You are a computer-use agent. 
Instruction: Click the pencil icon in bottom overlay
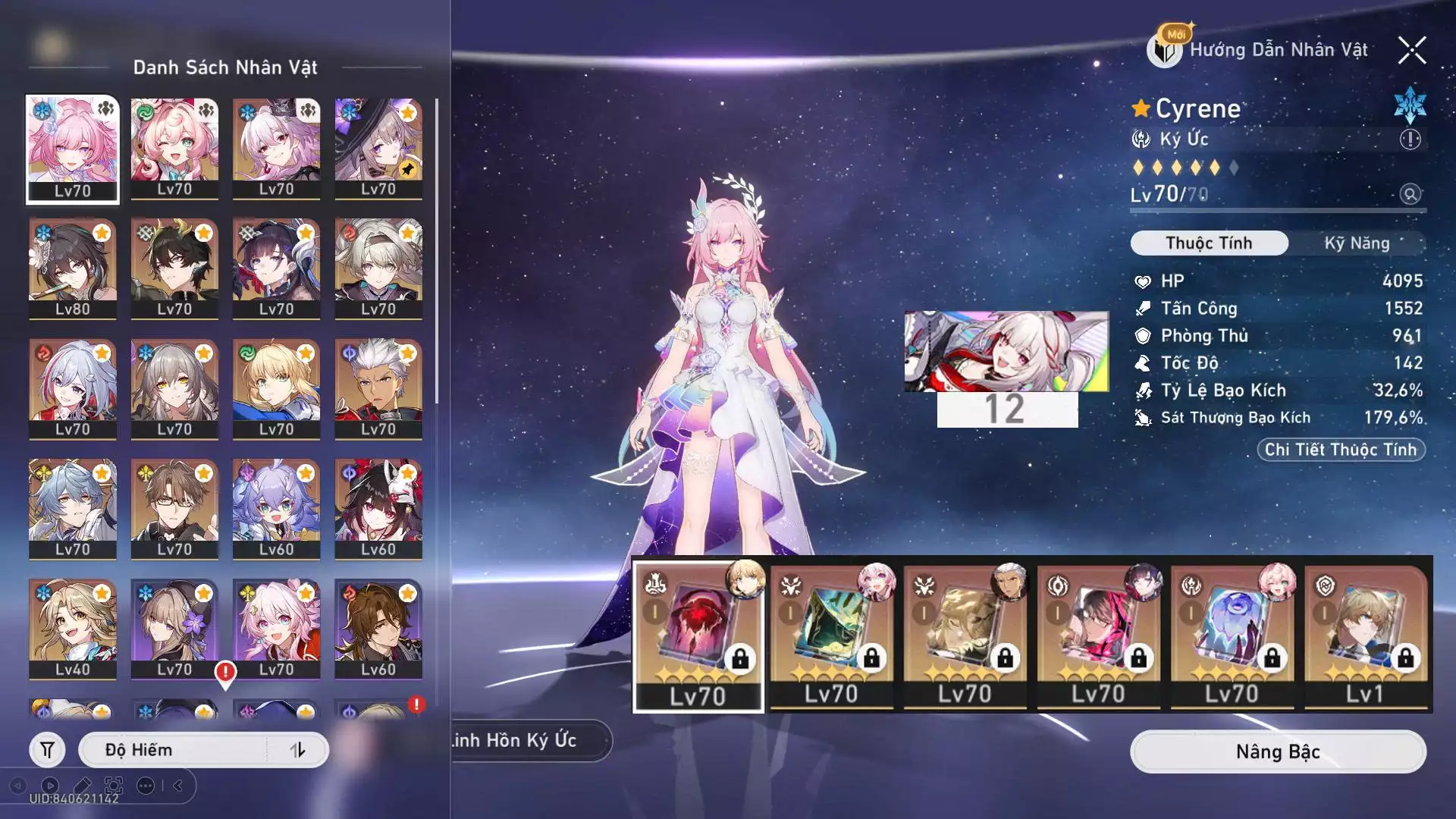[x=83, y=786]
